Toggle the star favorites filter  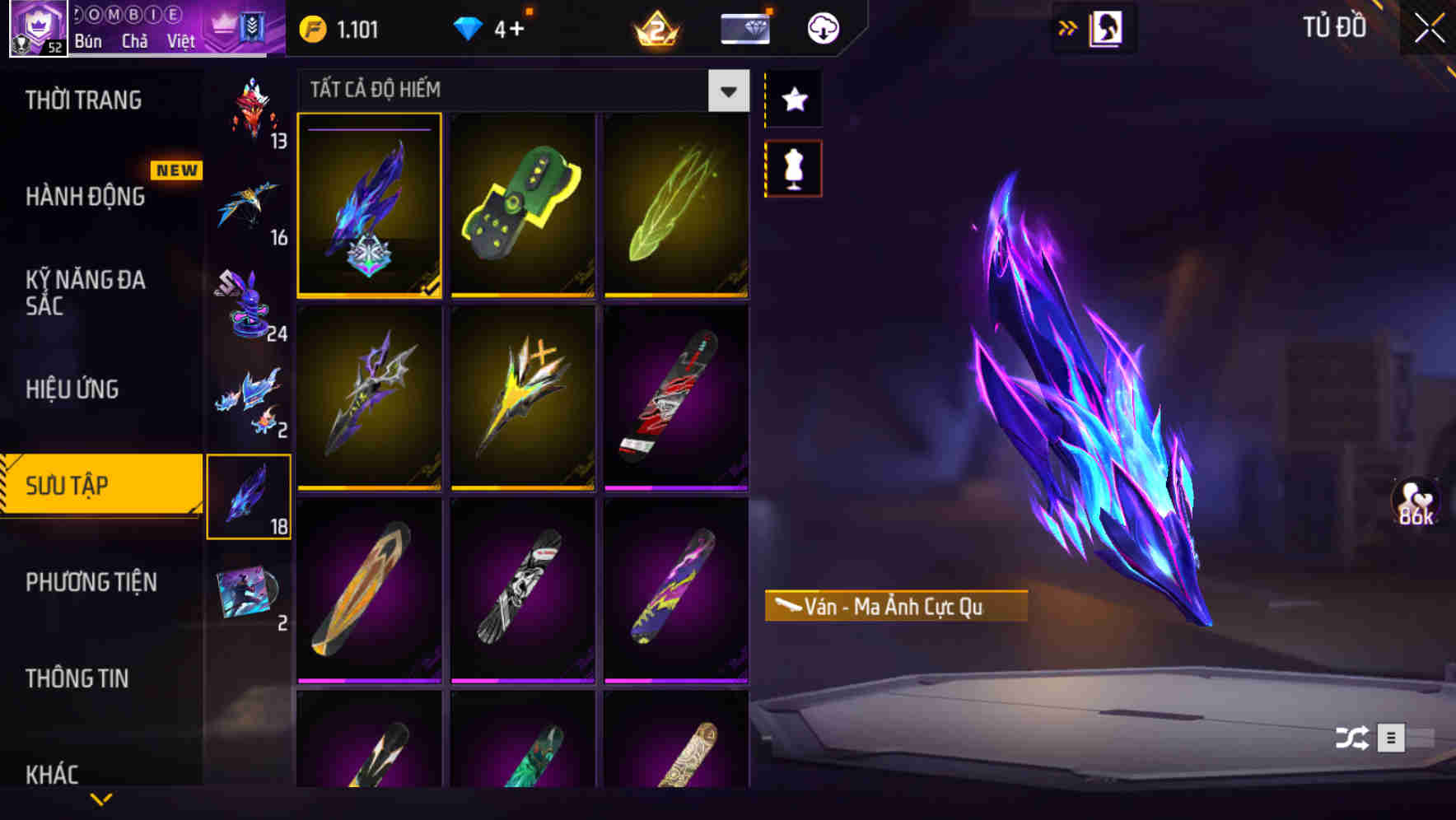pyautogui.click(x=793, y=100)
